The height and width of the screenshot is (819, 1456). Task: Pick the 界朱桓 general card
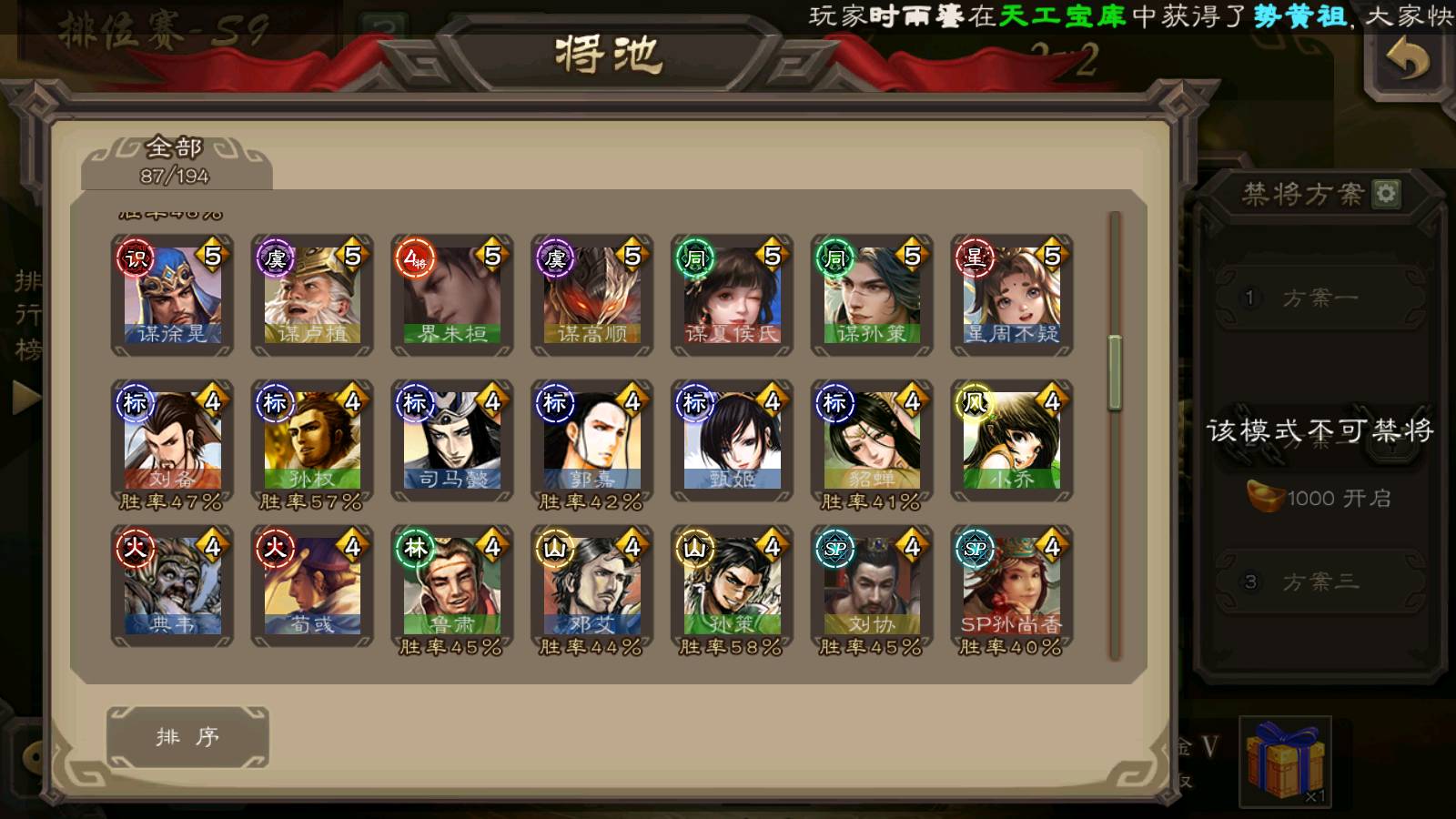pos(452,294)
